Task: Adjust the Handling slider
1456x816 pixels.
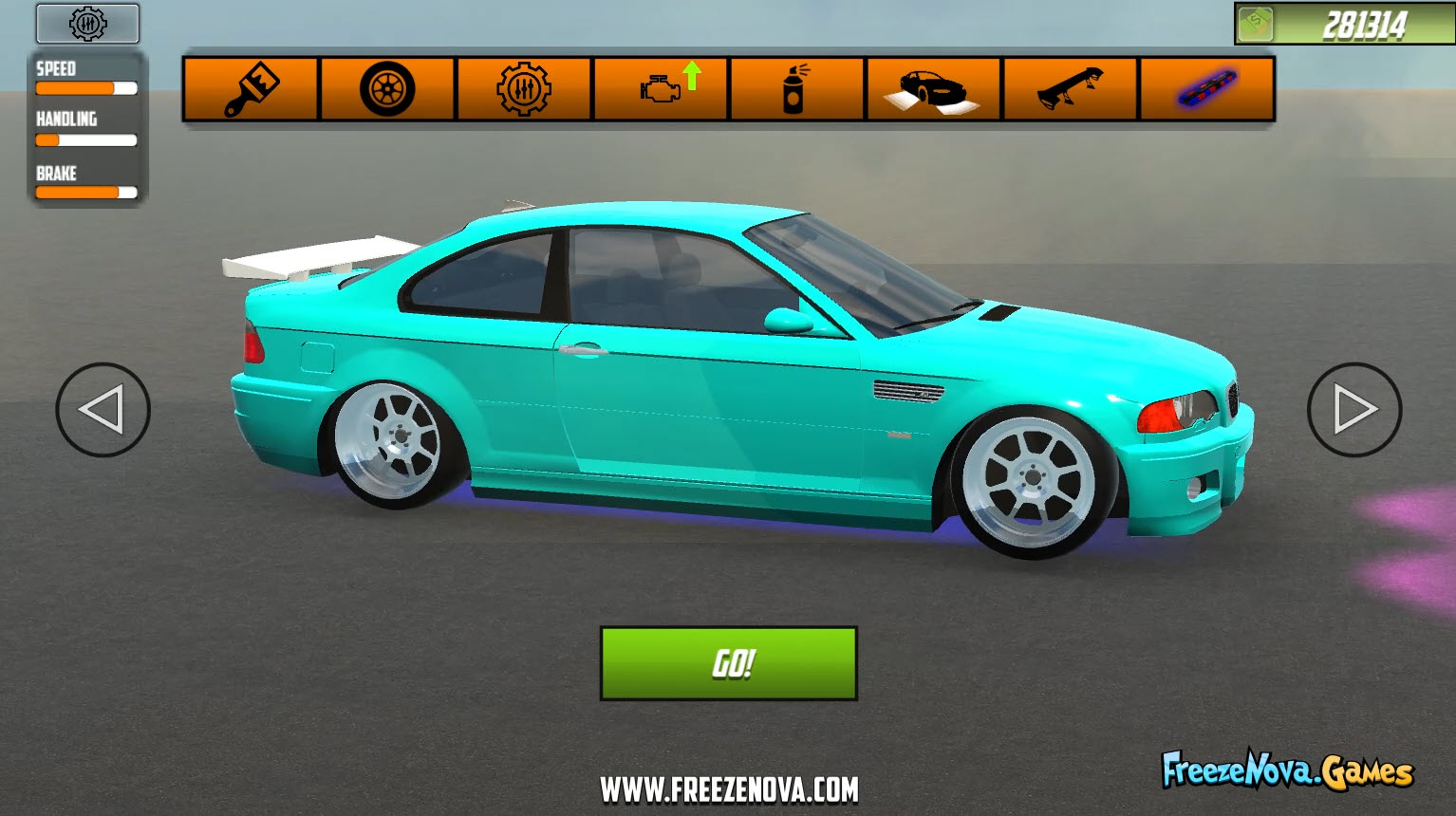Action: tap(85, 139)
